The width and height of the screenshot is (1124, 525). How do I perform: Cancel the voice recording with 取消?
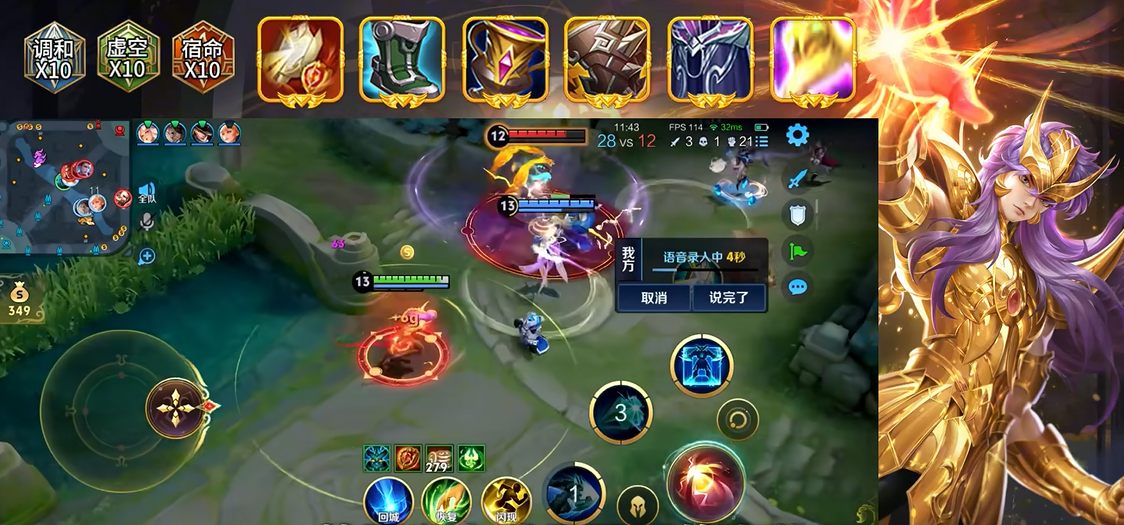652,297
